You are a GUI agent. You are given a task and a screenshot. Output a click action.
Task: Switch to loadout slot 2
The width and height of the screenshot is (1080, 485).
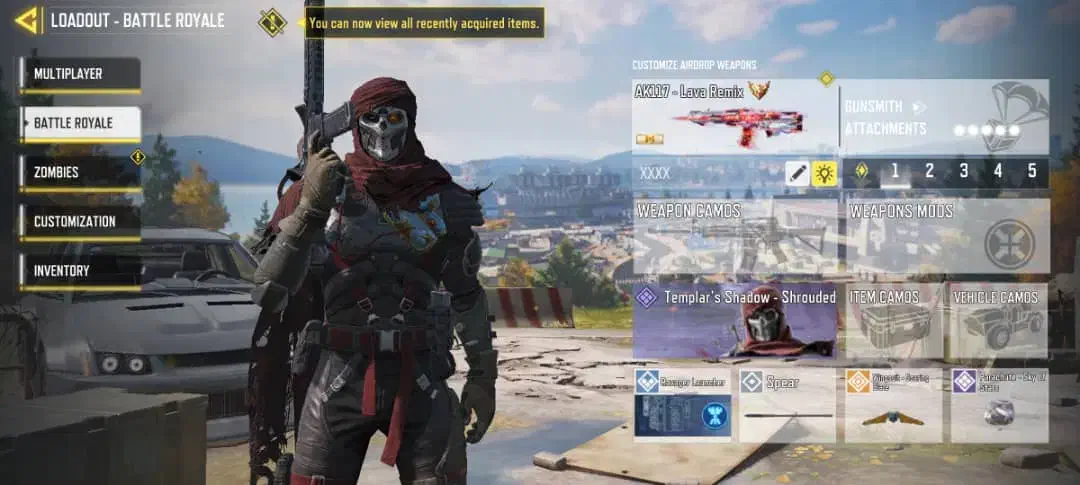[x=929, y=172]
